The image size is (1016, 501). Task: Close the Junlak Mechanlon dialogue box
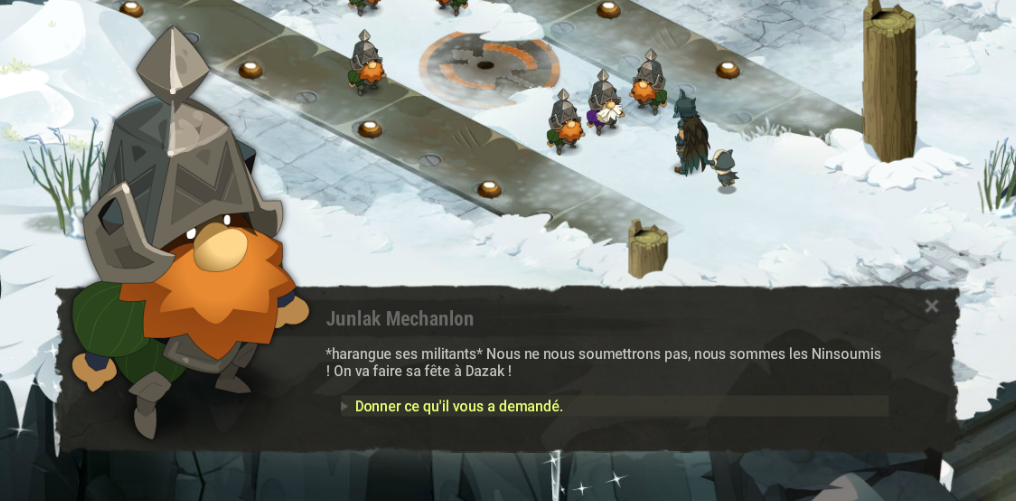[x=931, y=307]
